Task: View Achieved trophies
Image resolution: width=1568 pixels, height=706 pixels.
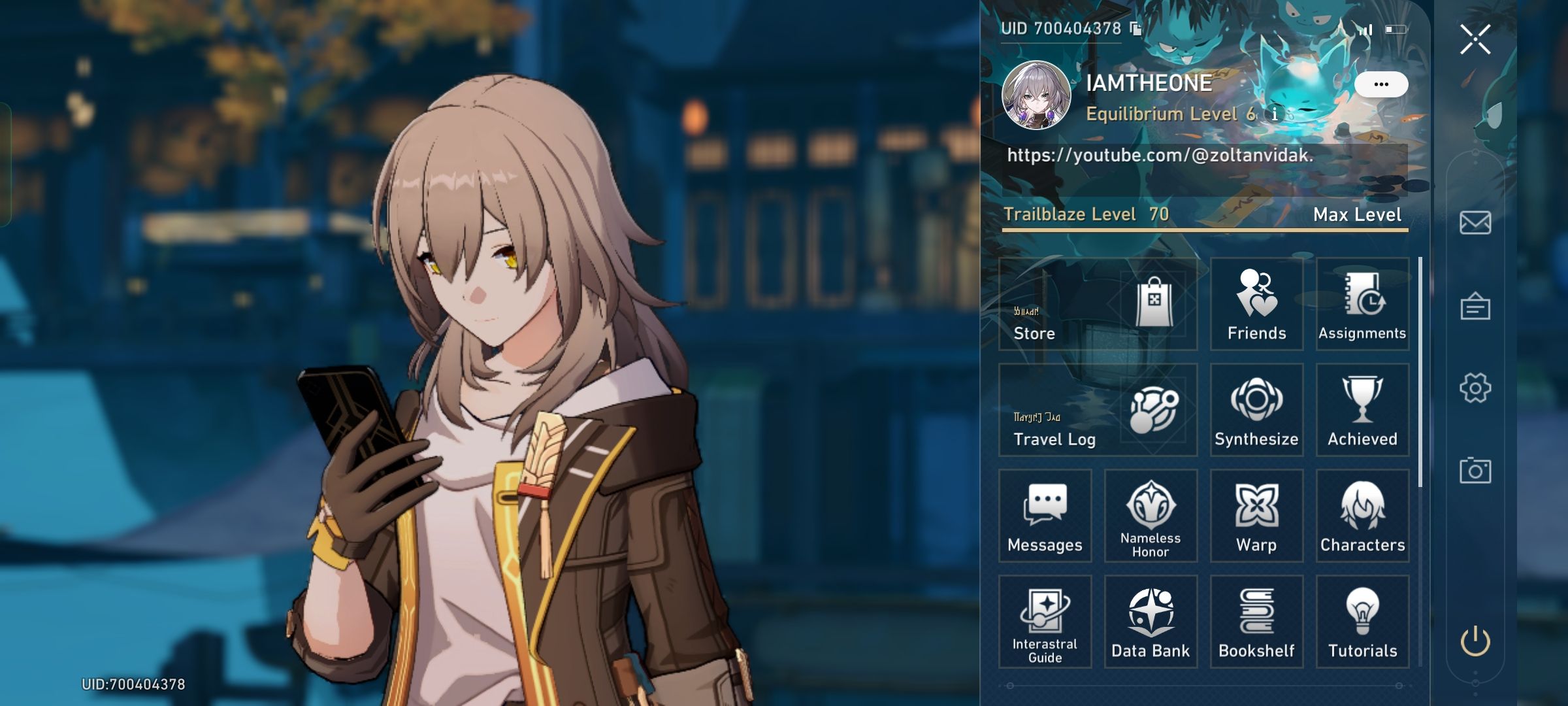Action: coord(1363,409)
